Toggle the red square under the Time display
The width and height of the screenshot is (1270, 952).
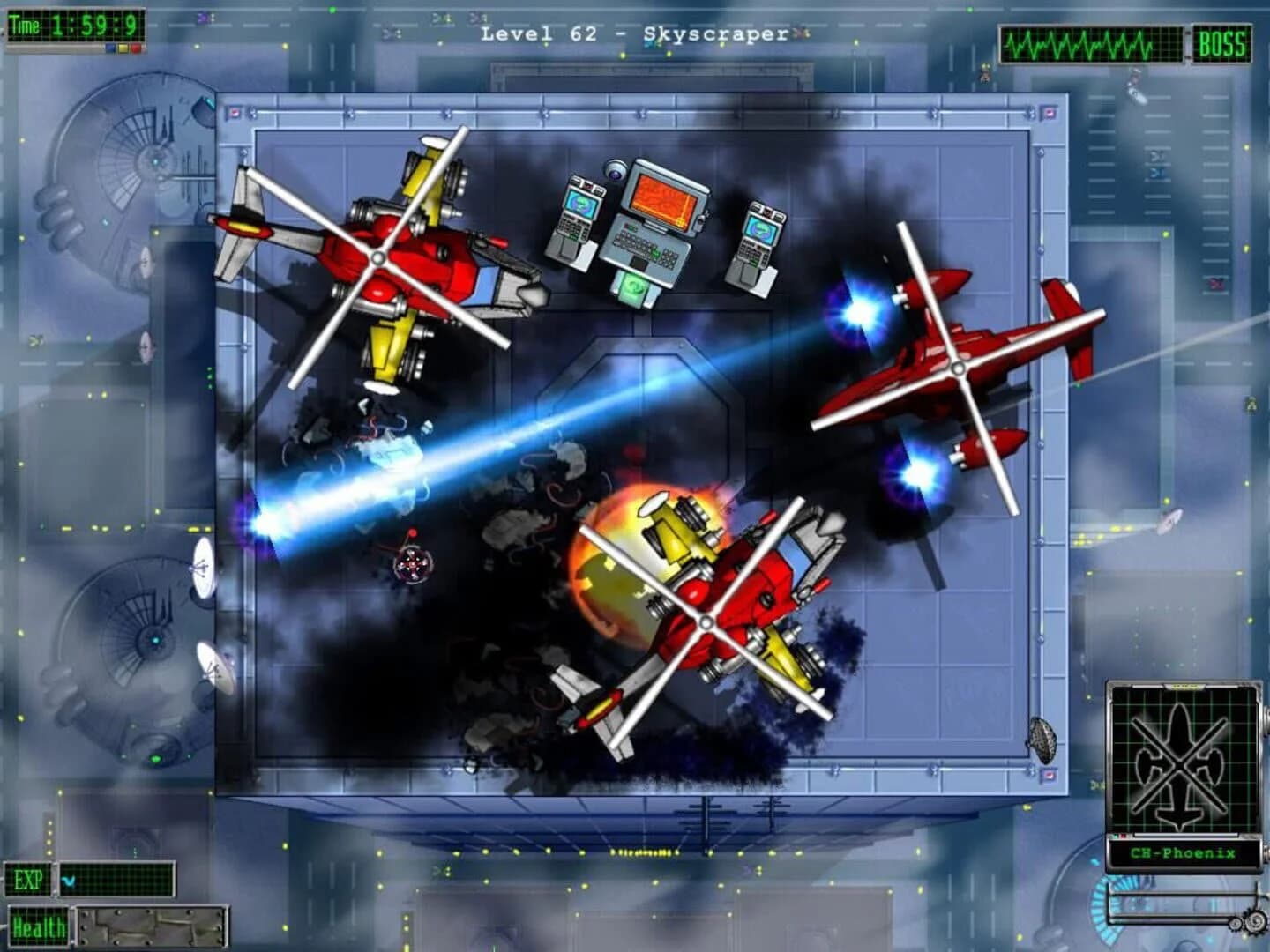coord(137,48)
